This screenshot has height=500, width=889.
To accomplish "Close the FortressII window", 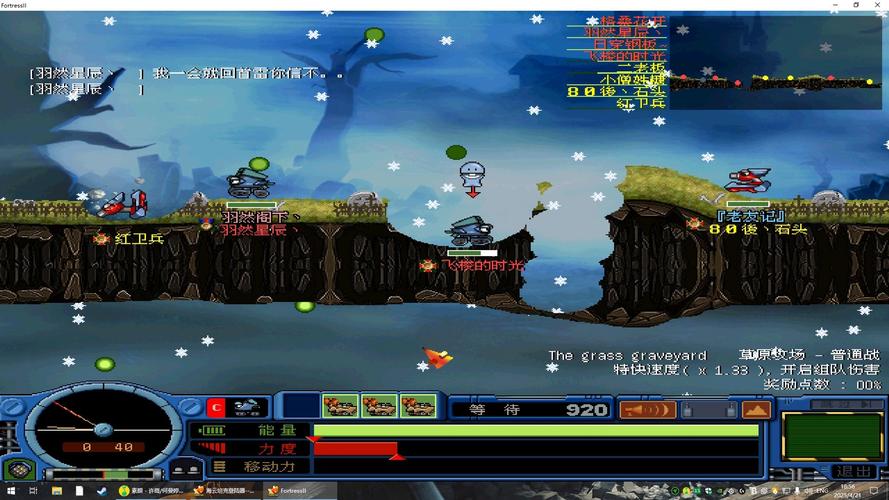I will (878, 5).
